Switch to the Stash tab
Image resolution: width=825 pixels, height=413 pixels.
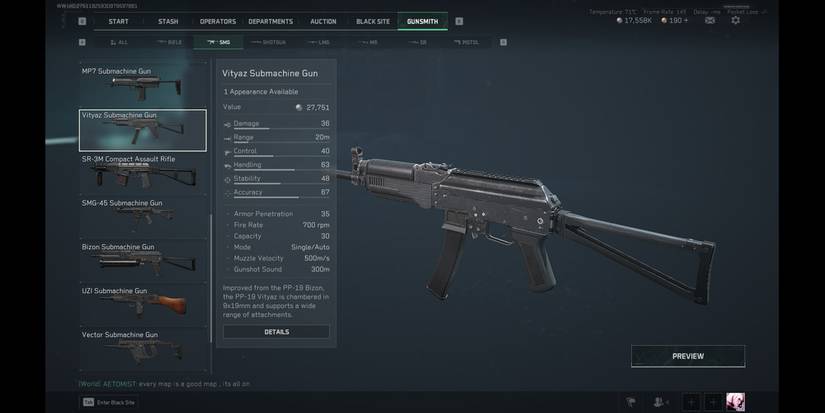tap(168, 21)
